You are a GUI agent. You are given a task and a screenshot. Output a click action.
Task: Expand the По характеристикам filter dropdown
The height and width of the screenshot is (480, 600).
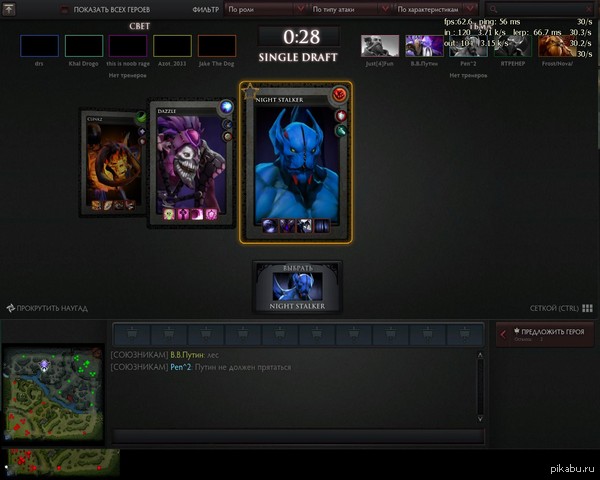click(x=435, y=9)
